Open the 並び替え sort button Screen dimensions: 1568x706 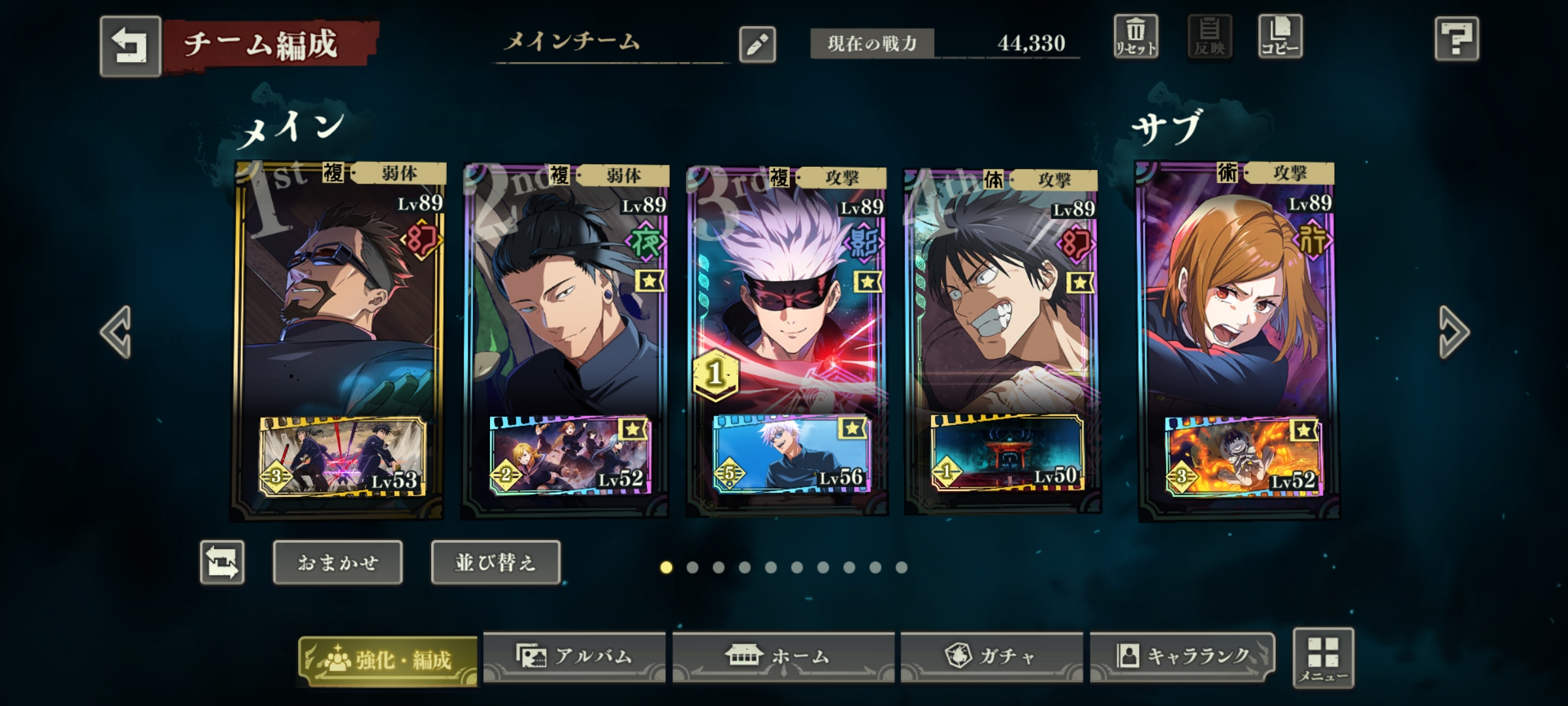[x=495, y=562]
